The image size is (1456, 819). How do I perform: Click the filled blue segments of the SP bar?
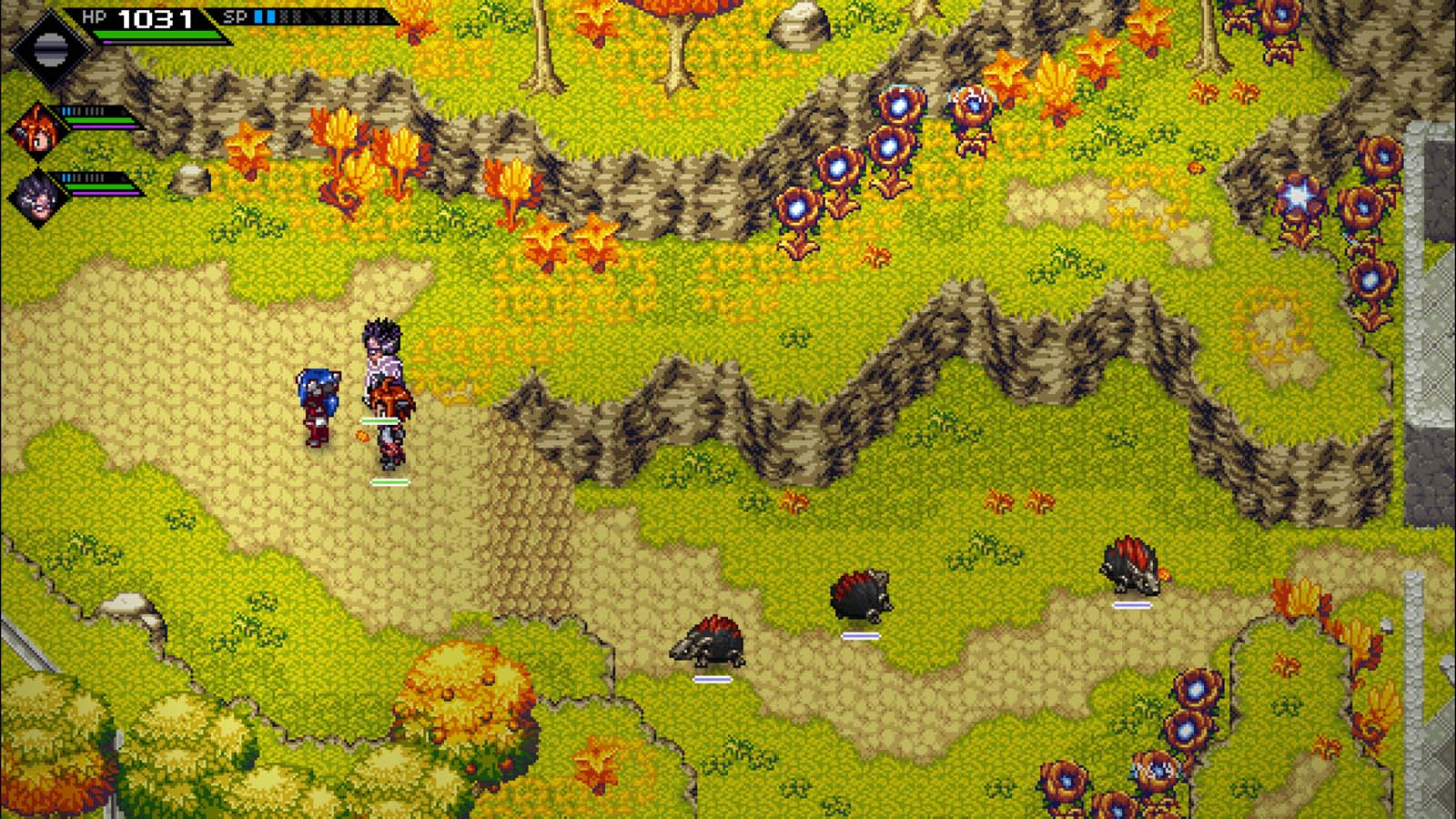(x=267, y=15)
